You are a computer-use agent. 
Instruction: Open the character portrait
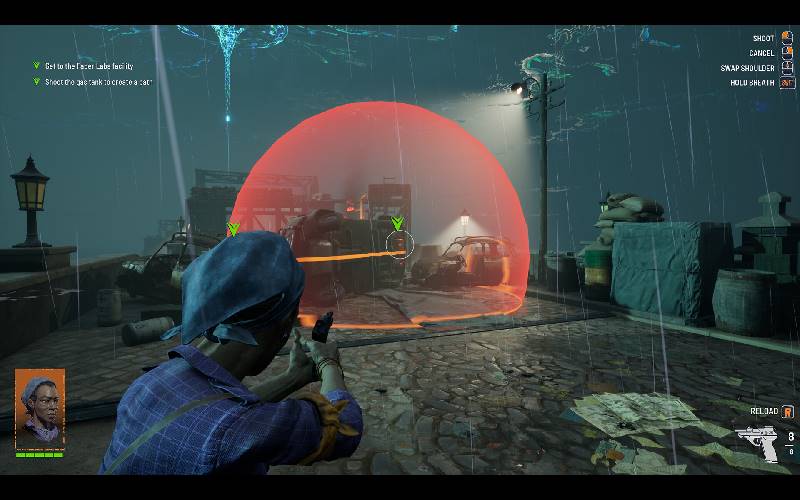pyautogui.click(x=40, y=407)
